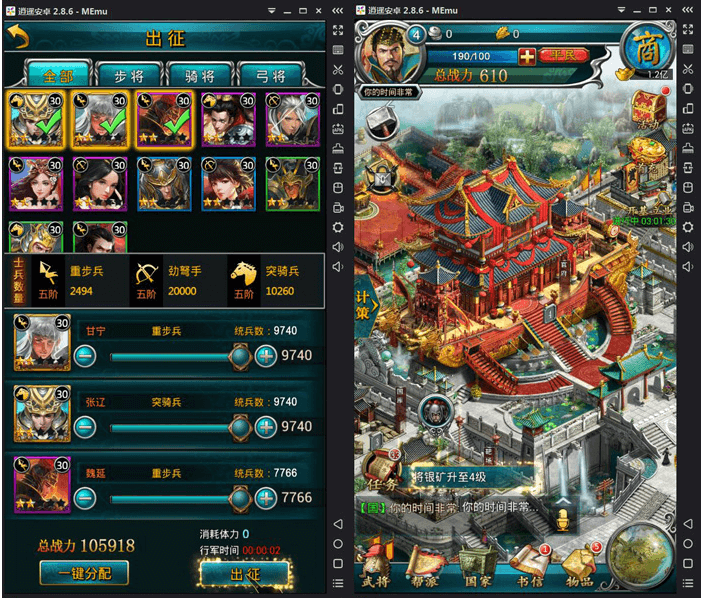Go back using the yellow arrow
The width and height of the screenshot is (701, 598).
click(x=18, y=37)
